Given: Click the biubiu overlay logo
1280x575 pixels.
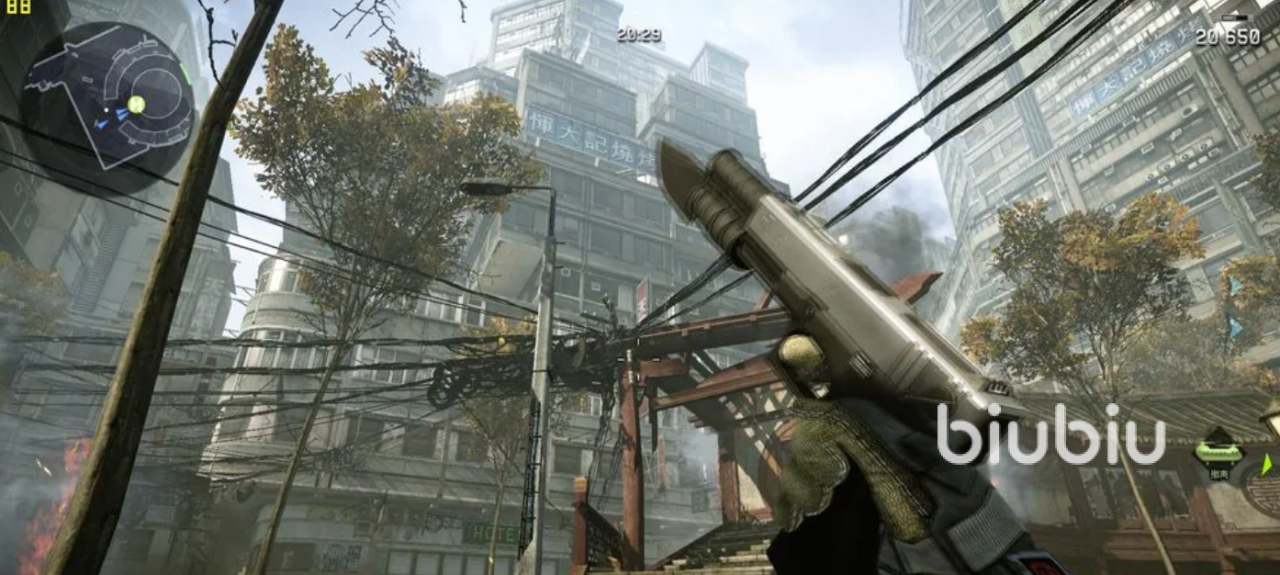Looking at the screenshot, I should coord(1051,435).
